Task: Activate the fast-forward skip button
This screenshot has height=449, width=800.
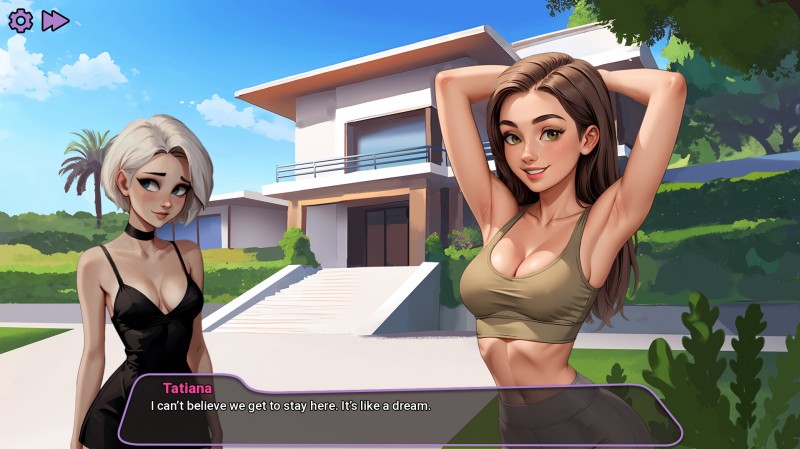Action: pos(55,20)
